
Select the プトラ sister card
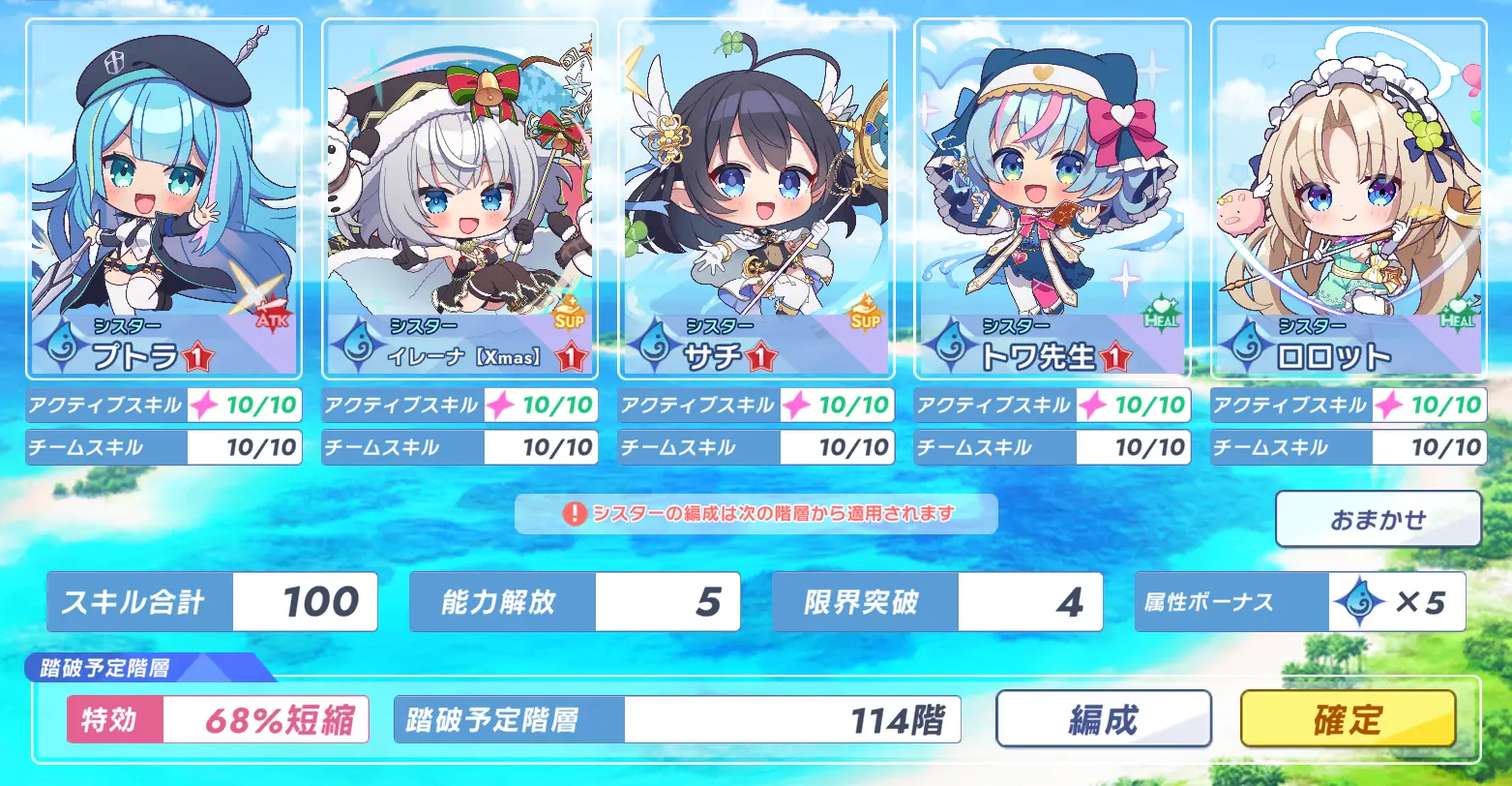163,198
